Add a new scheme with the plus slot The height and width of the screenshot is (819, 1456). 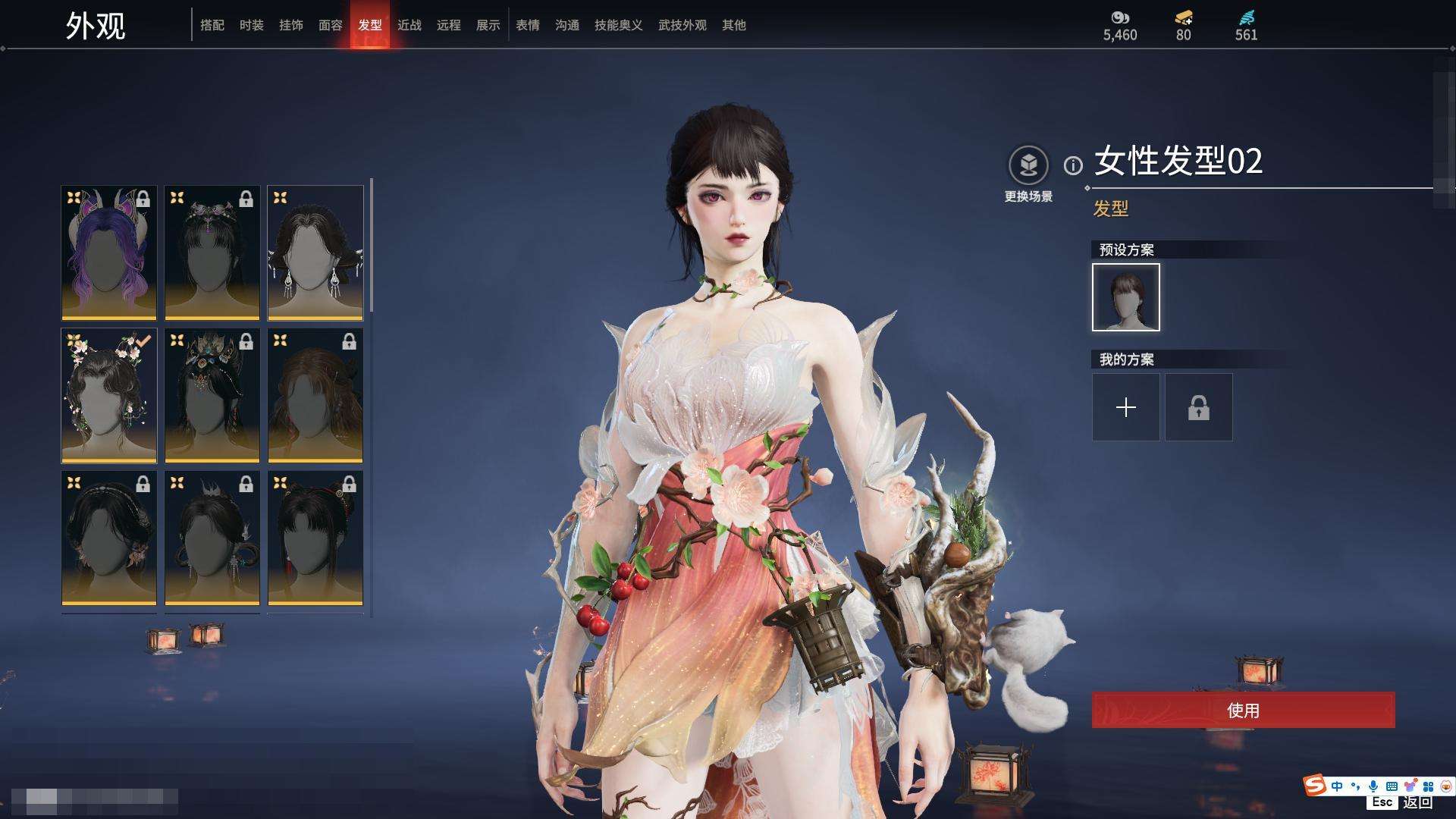[x=1126, y=407]
